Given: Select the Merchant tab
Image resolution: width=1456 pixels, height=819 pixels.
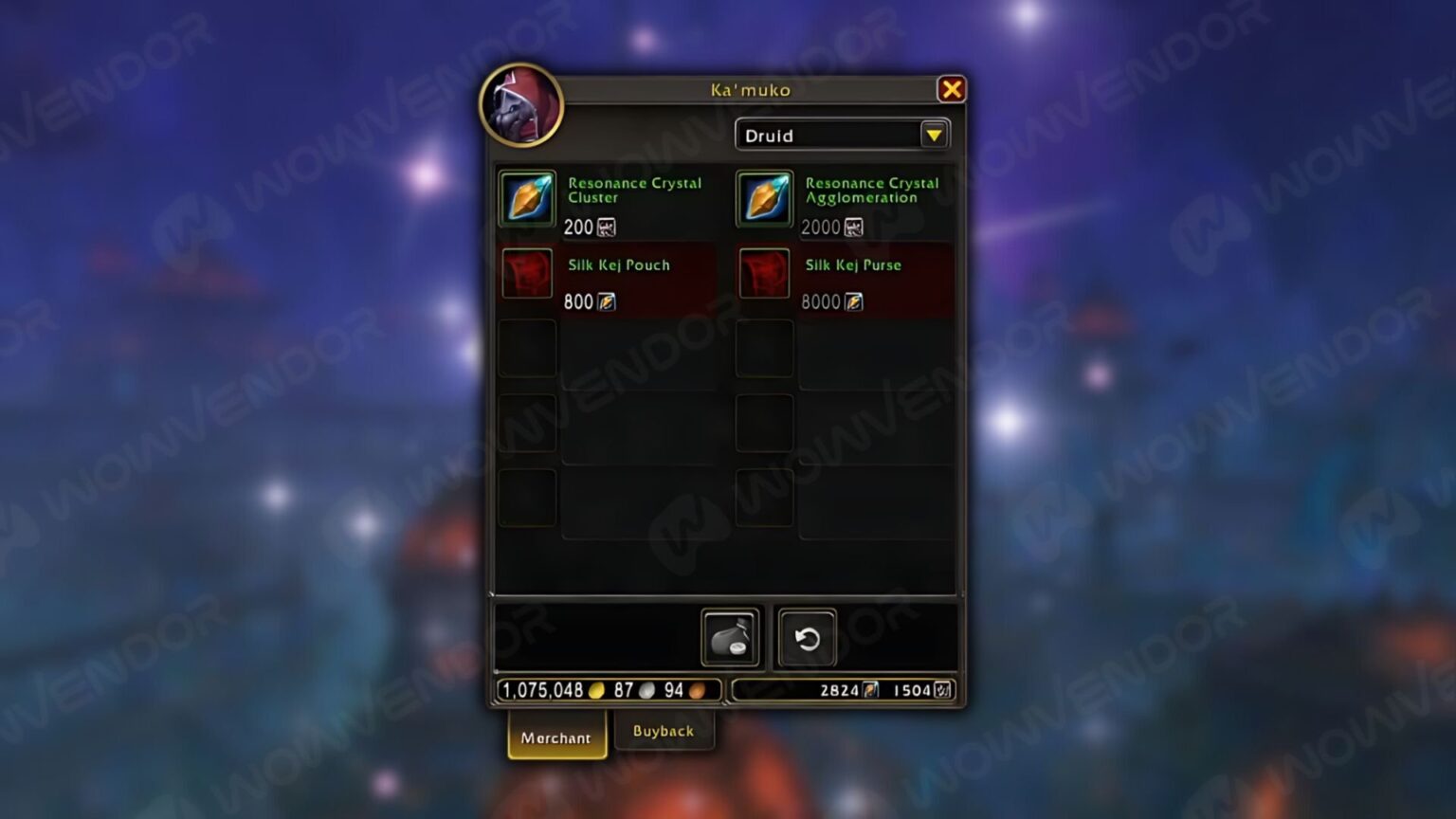Looking at the screenshot, I should (x=555, y=737).
